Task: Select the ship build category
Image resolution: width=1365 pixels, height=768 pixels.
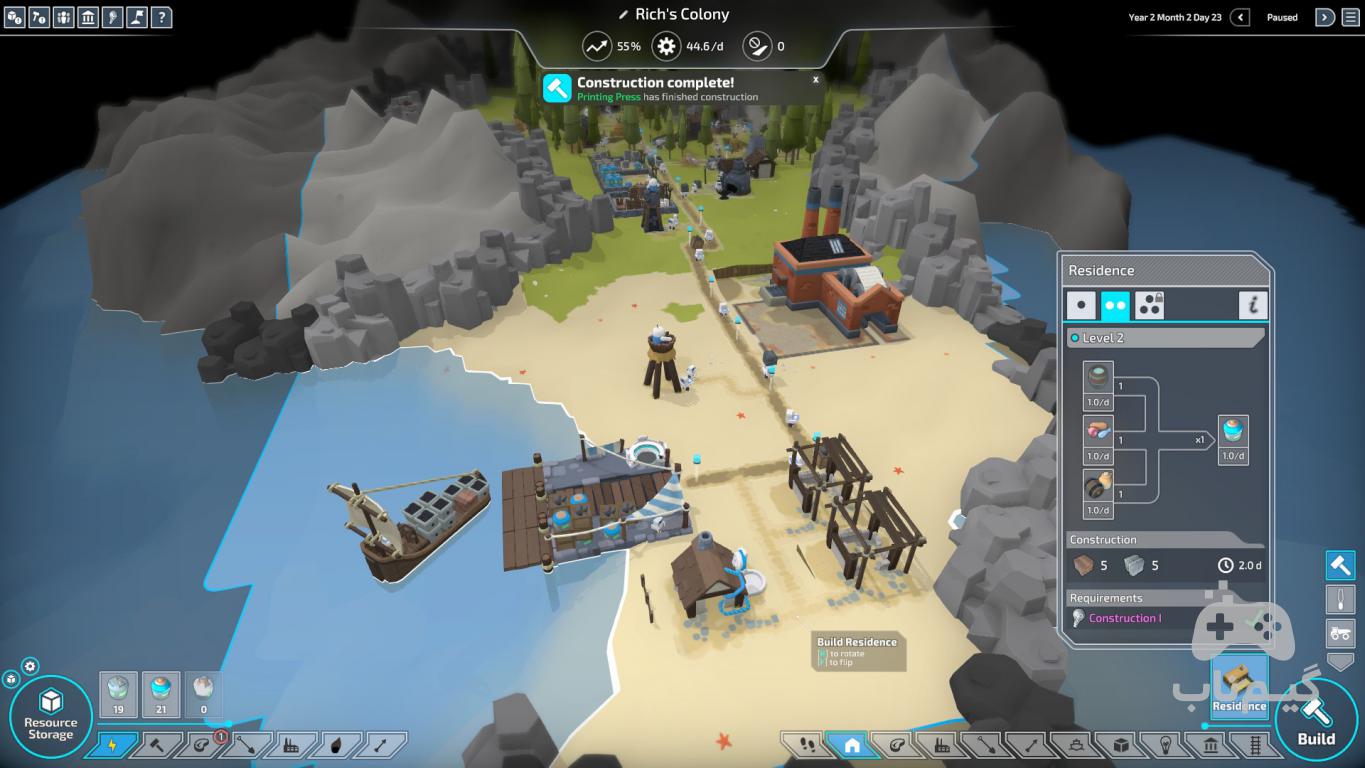Action: pos(1074,745)
